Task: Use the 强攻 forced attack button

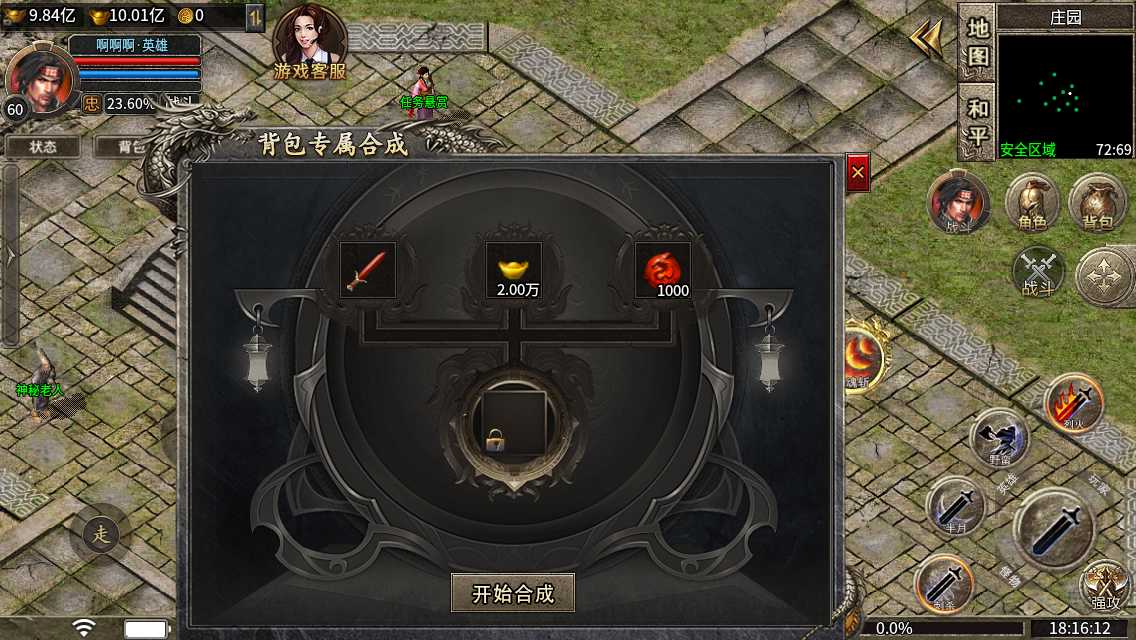Action: tap(1104, 585)
